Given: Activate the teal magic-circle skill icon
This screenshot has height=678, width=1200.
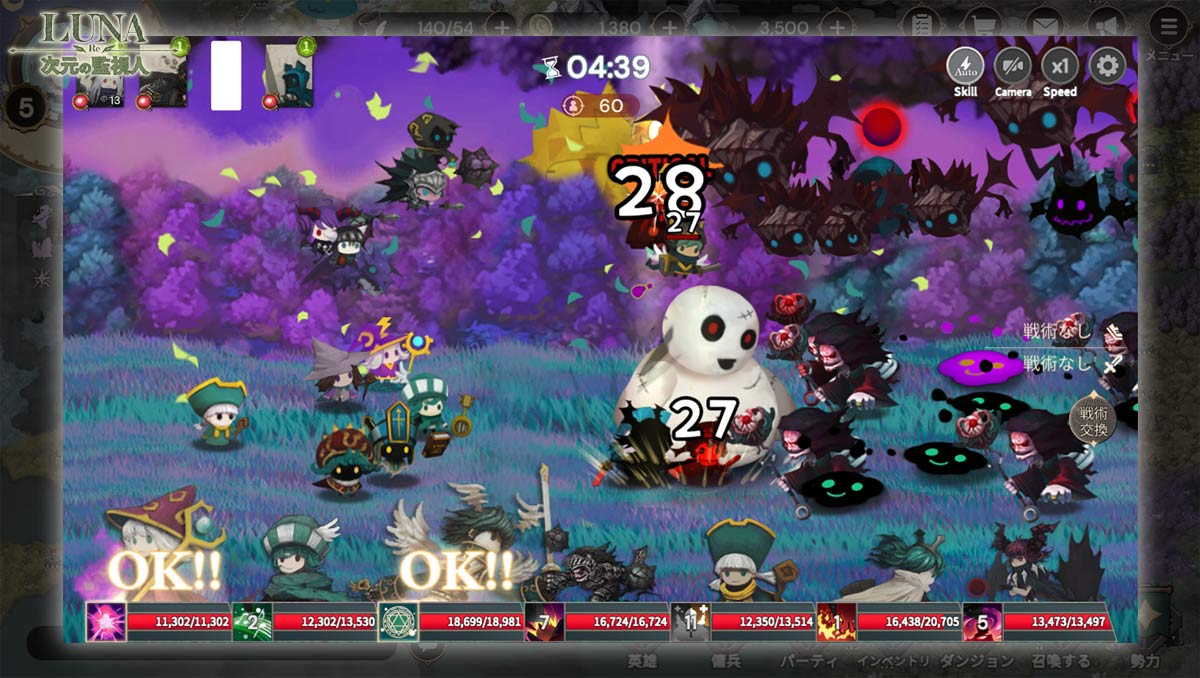Looking at the screenshot, I should (398, 621).
